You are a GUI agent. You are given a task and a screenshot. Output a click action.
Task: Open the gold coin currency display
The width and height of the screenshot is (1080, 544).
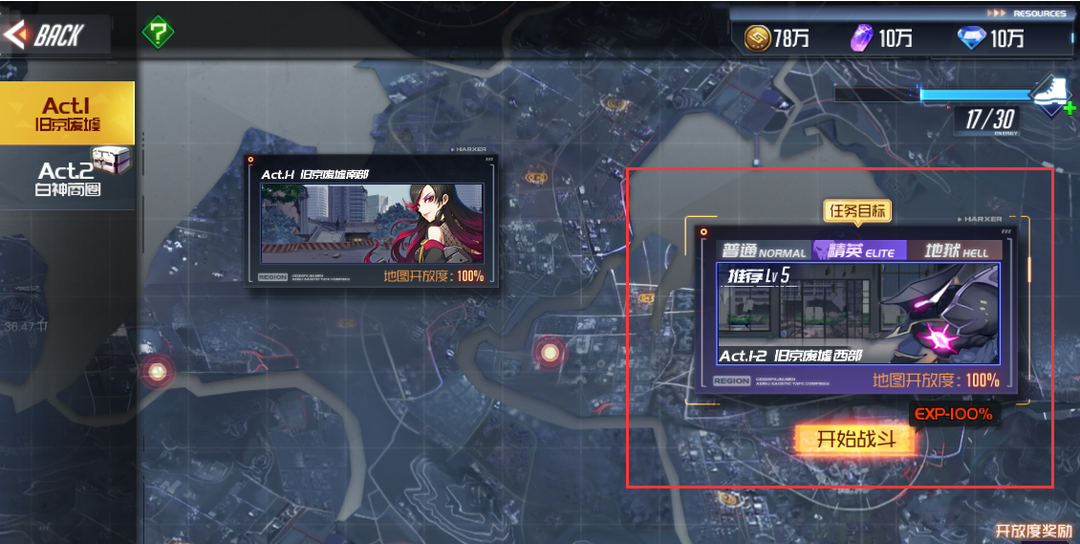(777, 38)
